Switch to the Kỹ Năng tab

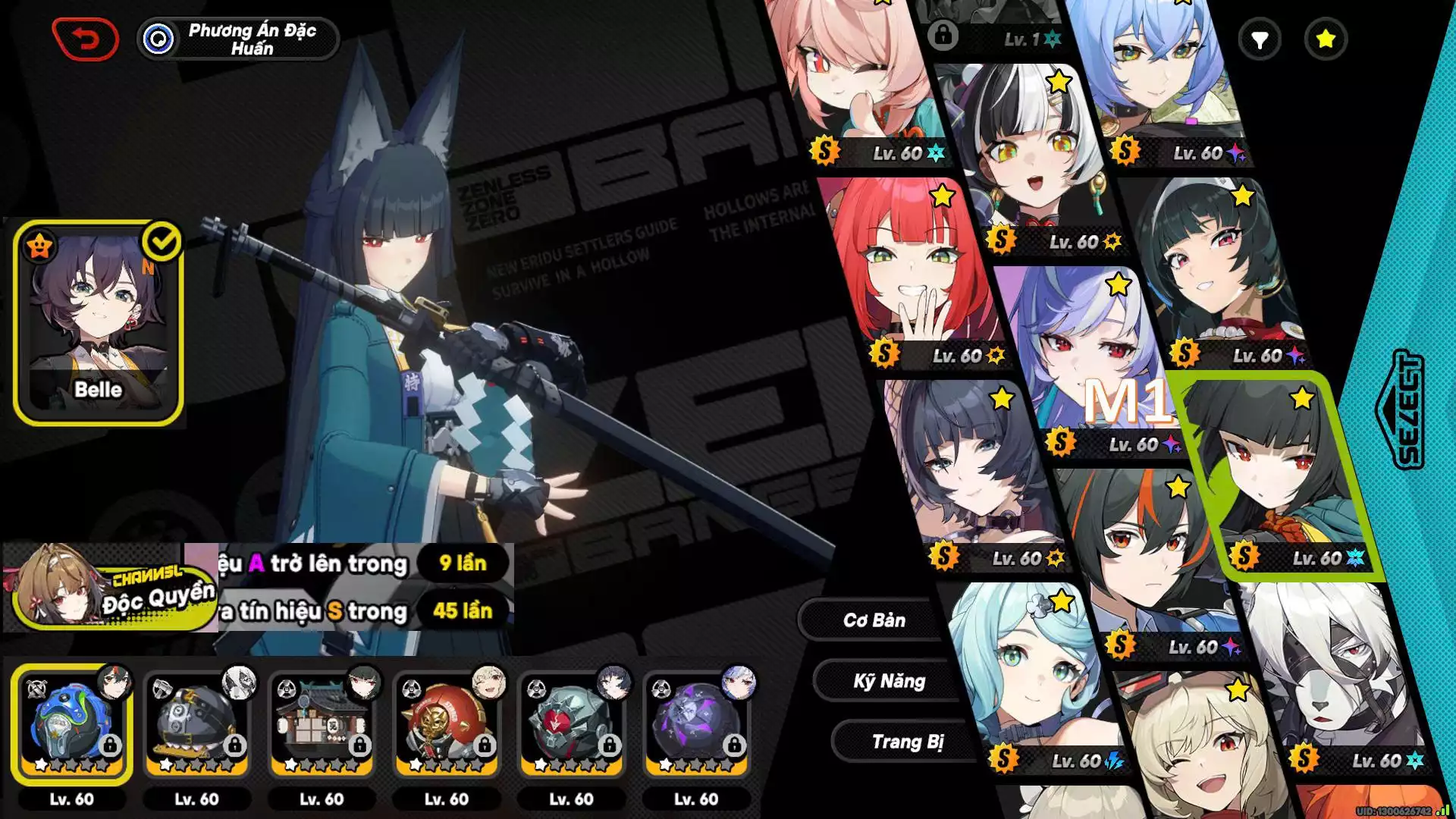889,681
